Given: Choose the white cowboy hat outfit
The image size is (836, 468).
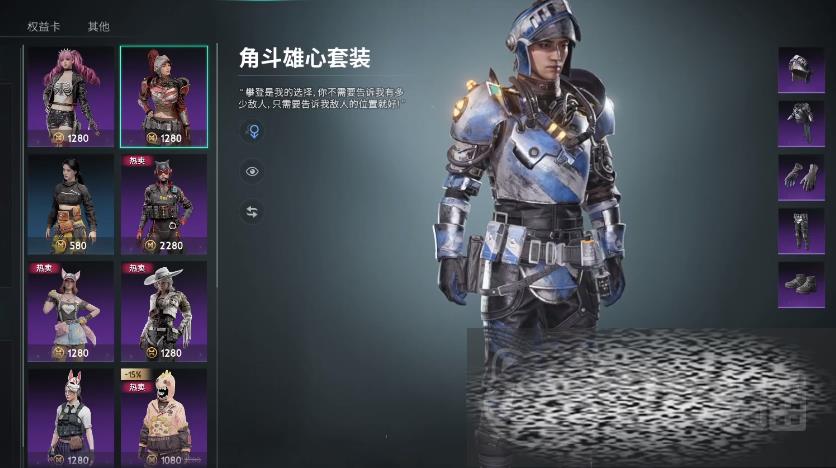Looking at the screenshot, I should (x=164, y=311).
